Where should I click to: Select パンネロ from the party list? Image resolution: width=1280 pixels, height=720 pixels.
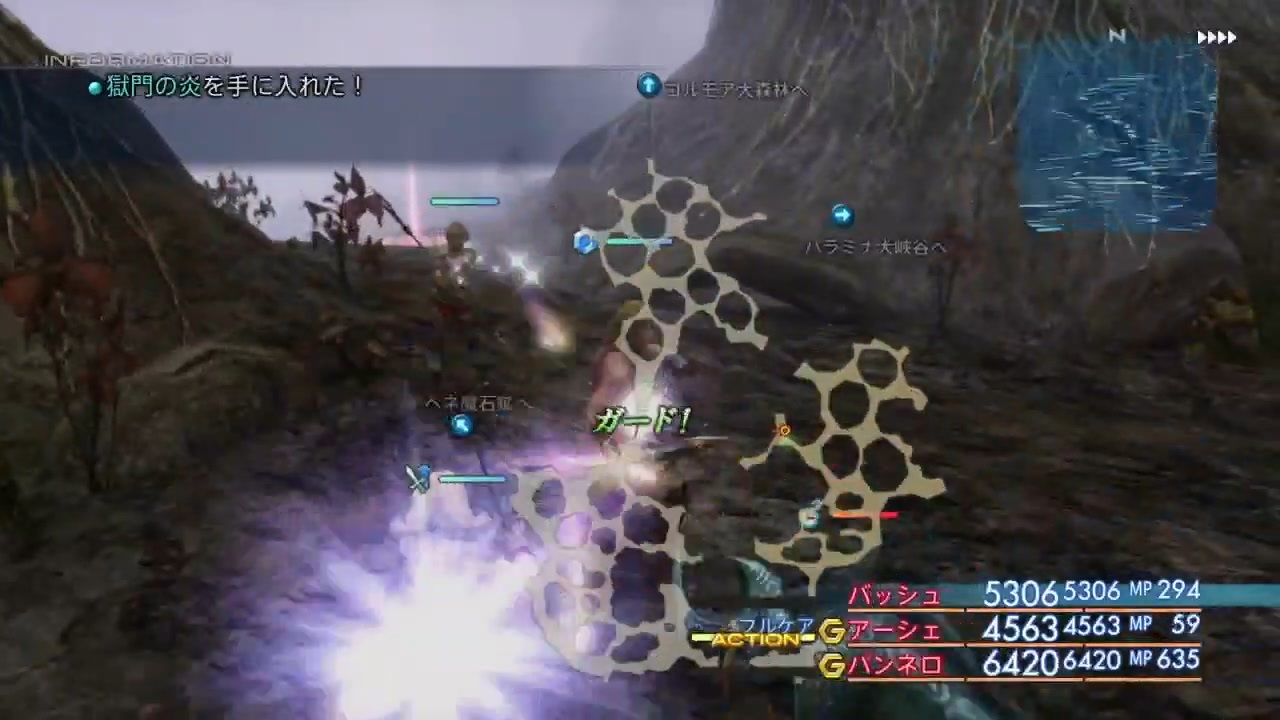[893, 665]
